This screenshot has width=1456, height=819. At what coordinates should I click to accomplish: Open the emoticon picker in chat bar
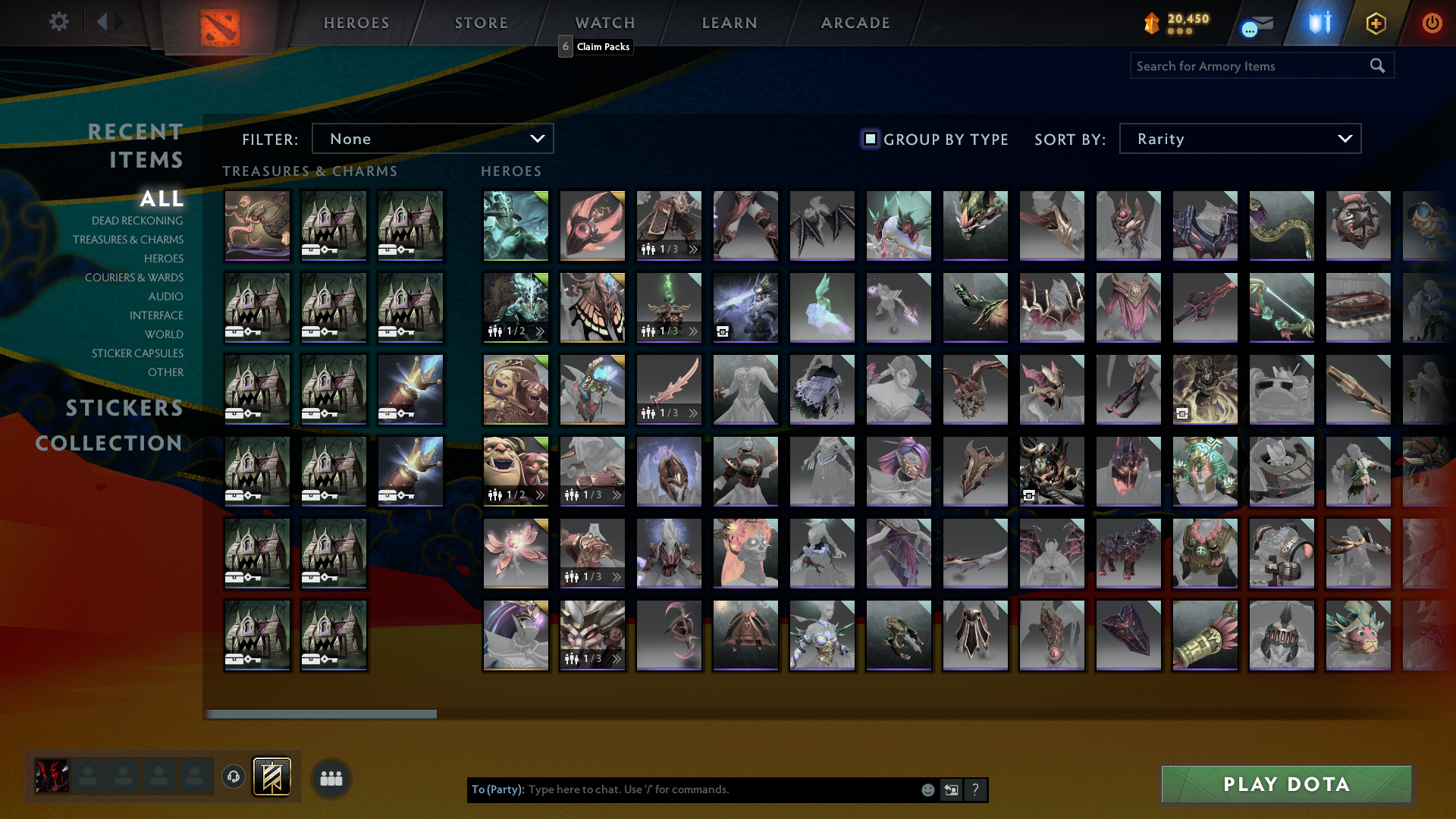[927, 789]
